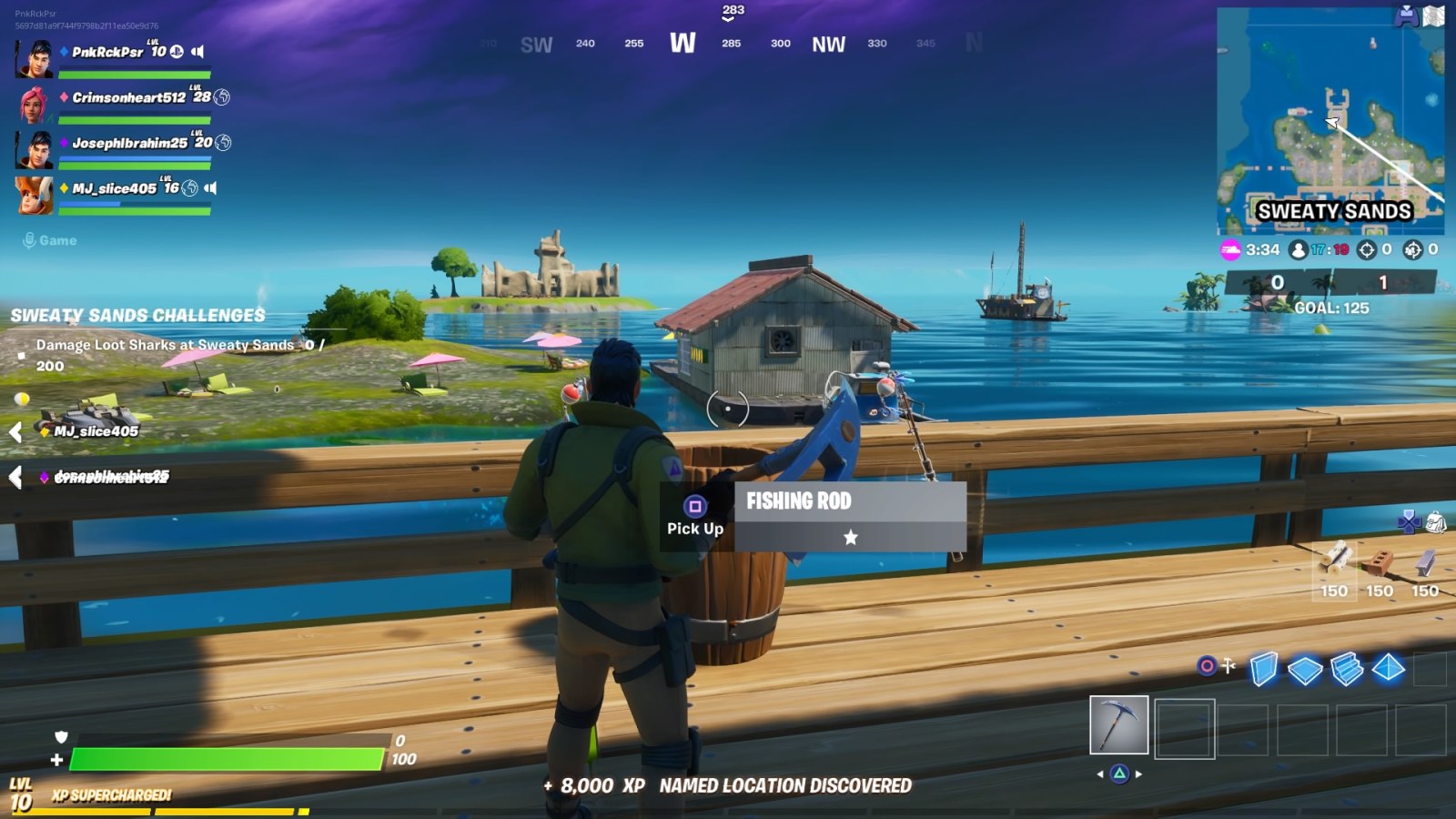Click the eliminations crosshair icon

[1365, 248]
